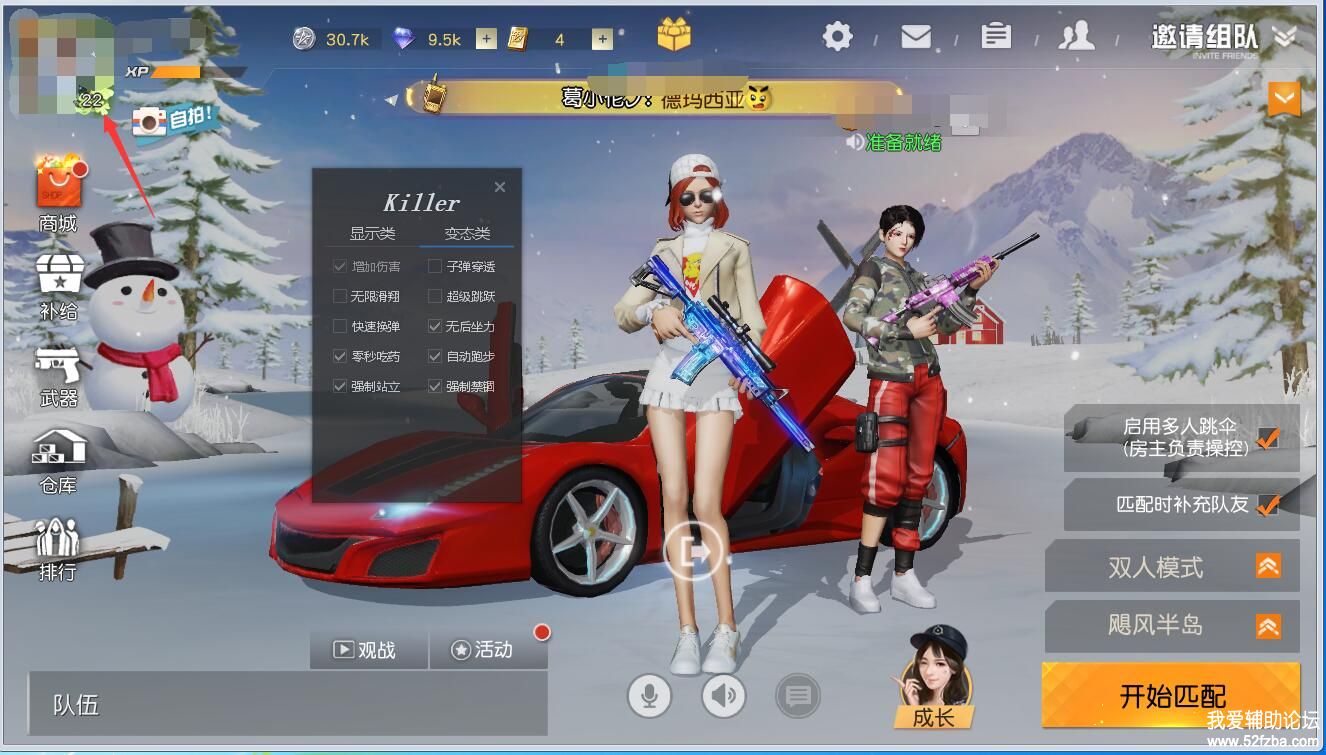The image size is (1326, 755).
Task: Toggle the microphone button
Action: pyautogui.click(x=649, y=695)
